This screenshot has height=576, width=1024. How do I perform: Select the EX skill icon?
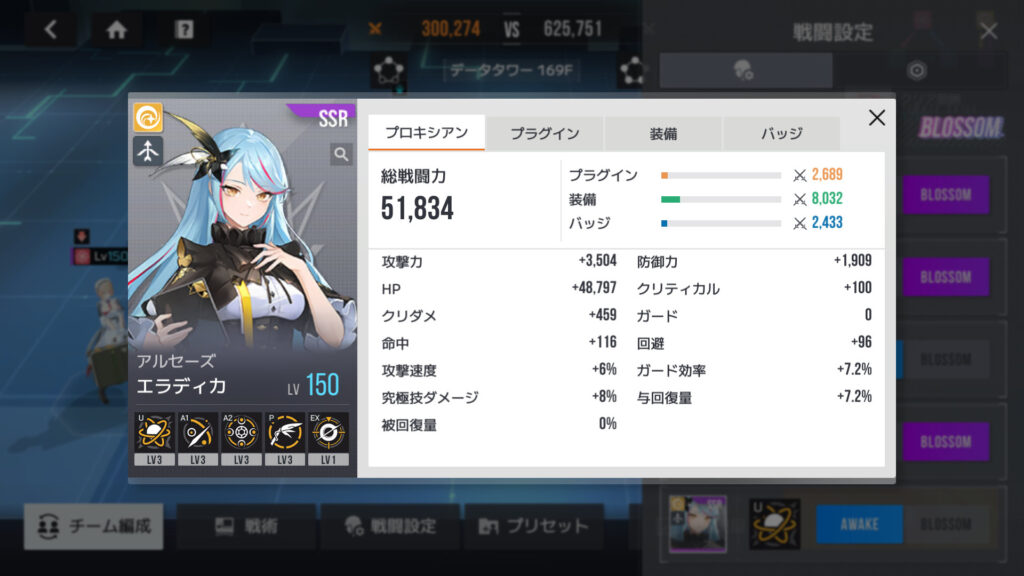[x=329, y=434]
